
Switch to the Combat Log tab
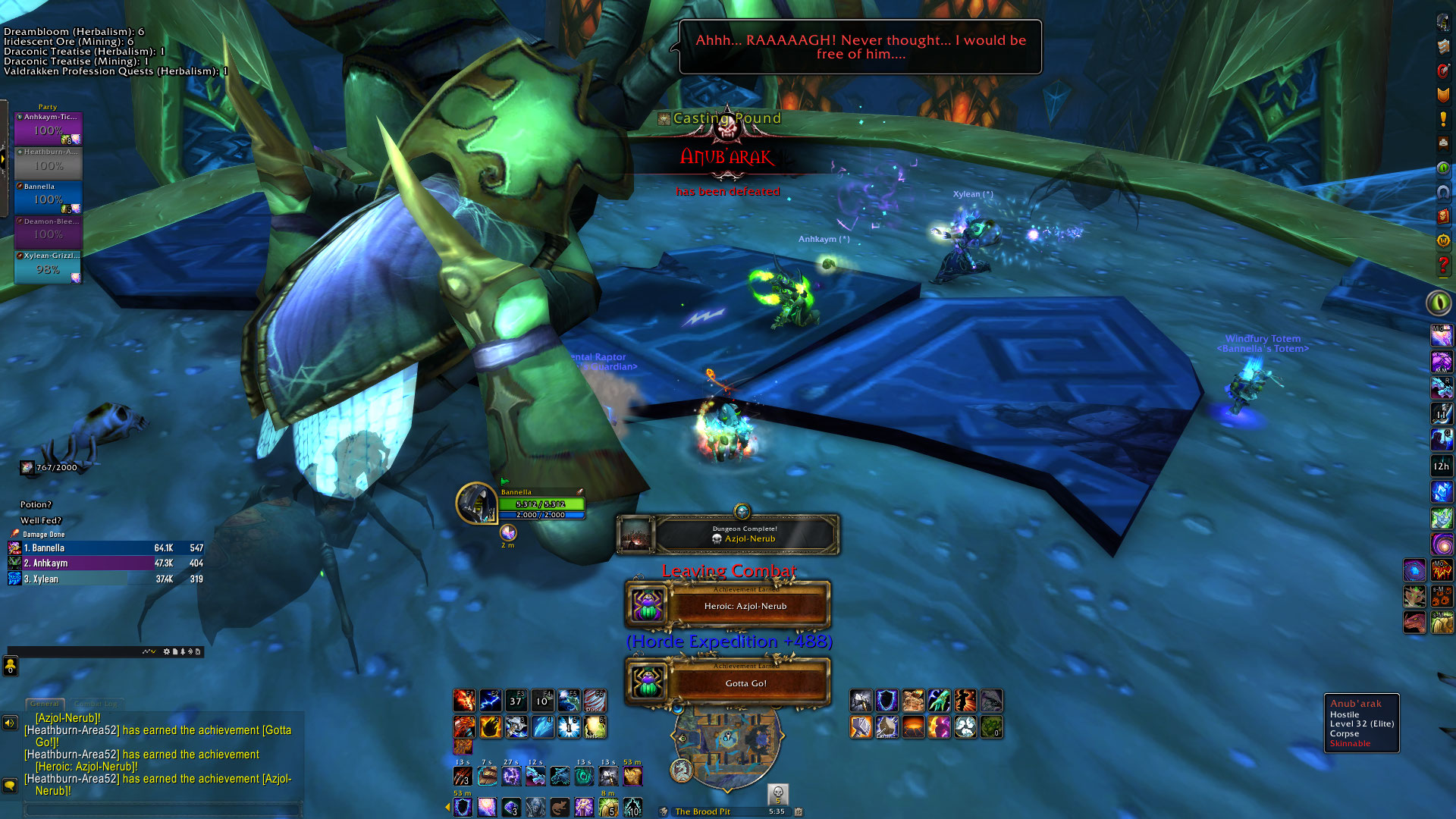point(96,704)
